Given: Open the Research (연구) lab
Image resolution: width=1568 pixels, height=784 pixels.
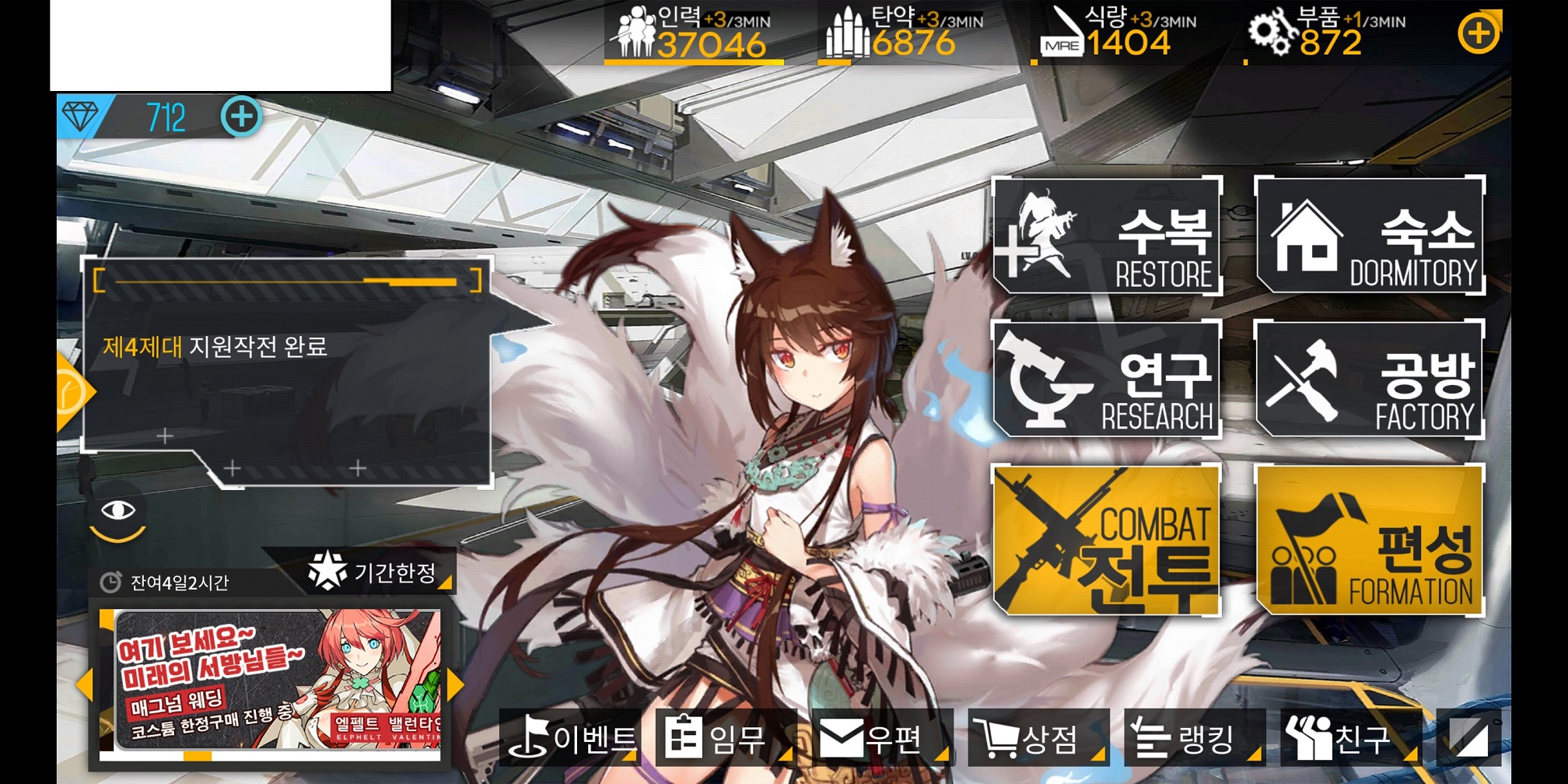Looking at the screenshot, I should [x=1106, y=380].
